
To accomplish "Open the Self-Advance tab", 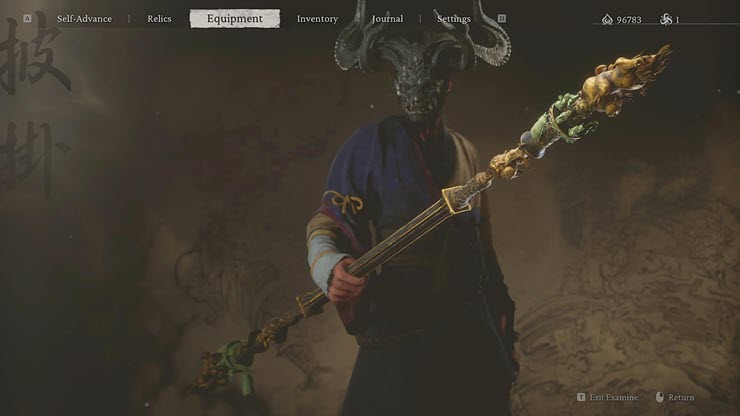I will tap(84, 19).
